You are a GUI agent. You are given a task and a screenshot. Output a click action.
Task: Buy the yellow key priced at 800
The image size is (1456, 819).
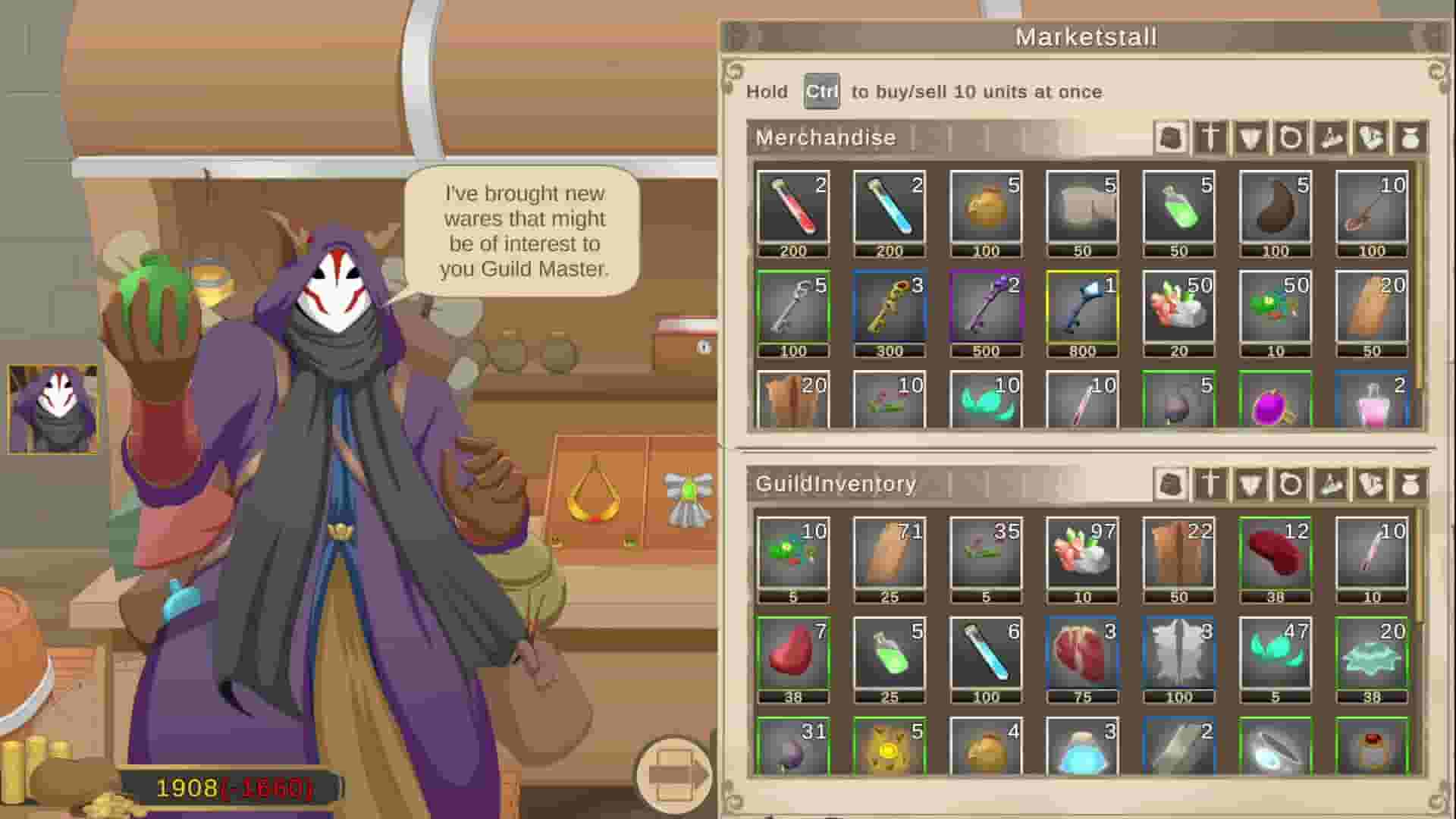[1082, 311]
